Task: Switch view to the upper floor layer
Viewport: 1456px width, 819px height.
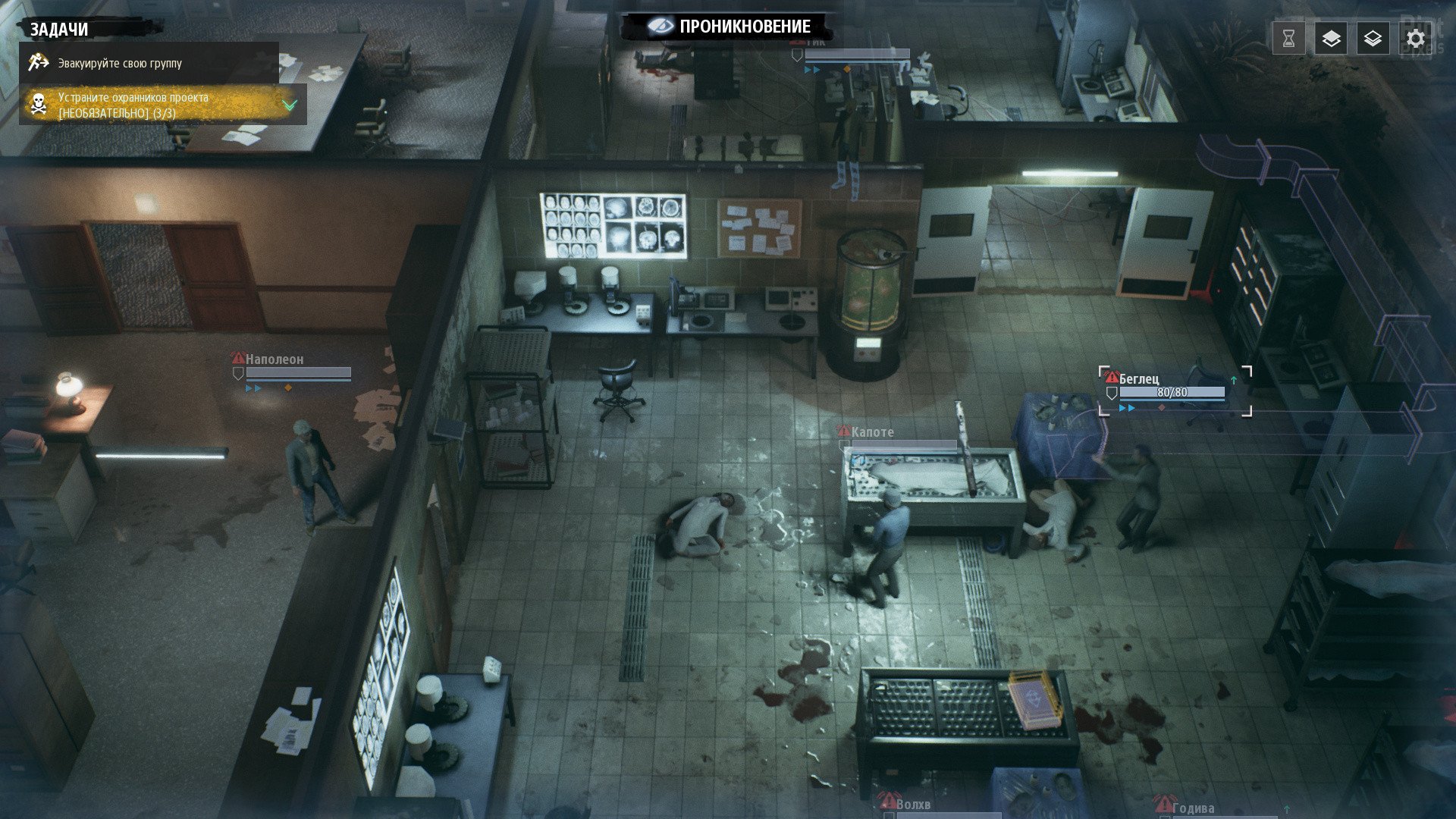Action: pyautogui.click(x=1331, y=39)
